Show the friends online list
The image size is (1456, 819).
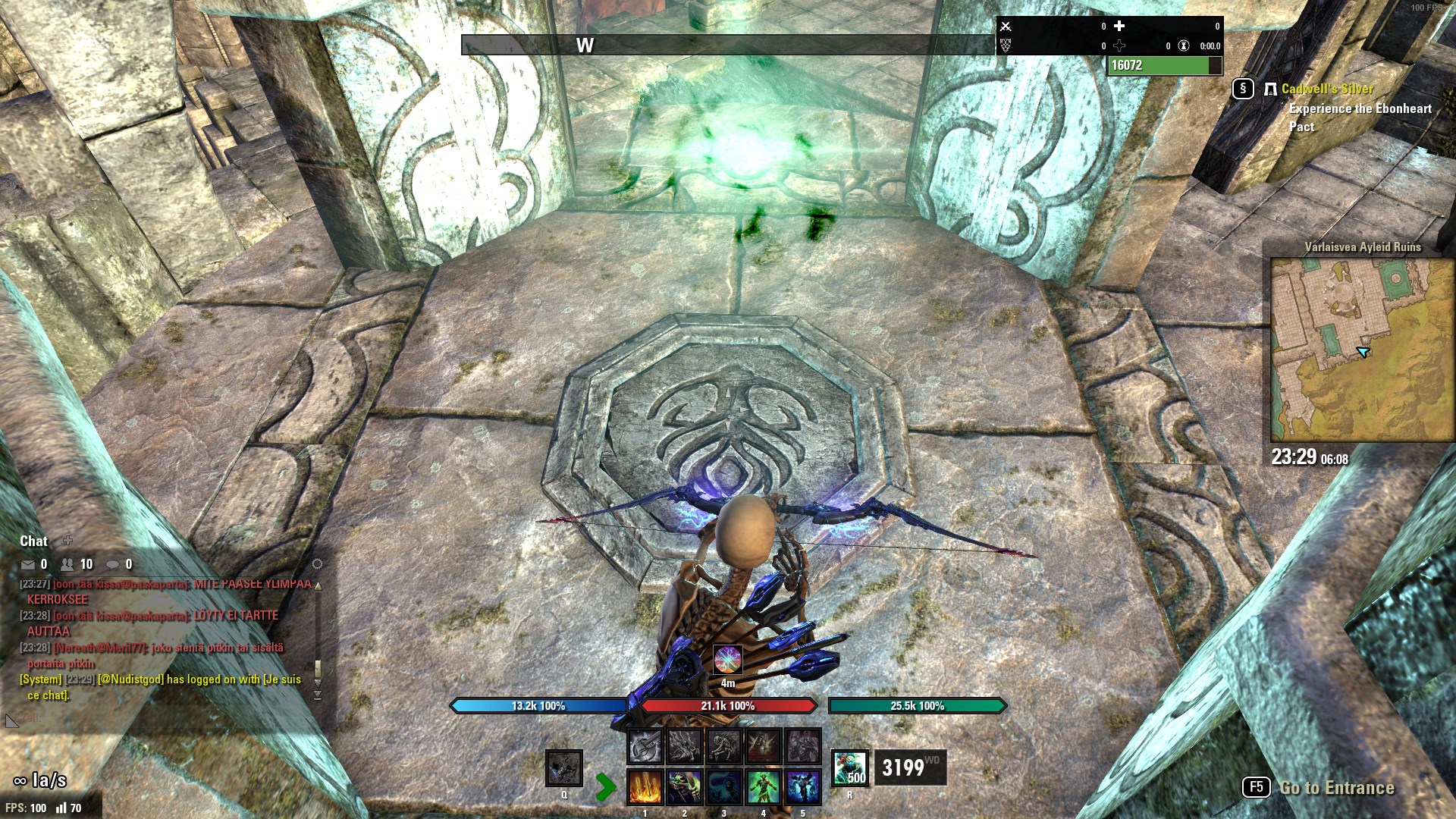click(x=67, y=564)
